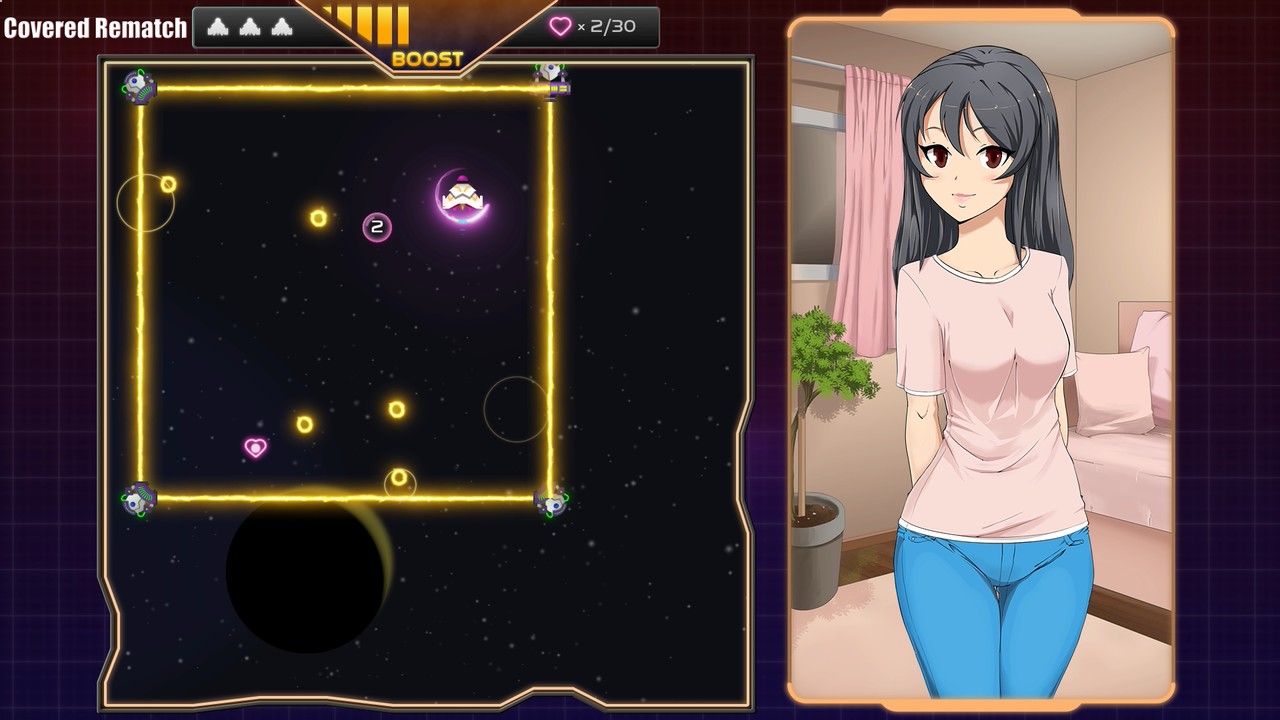Click the bottom-left corner turret of the arena
The image size is (1280, 720).
136,501
